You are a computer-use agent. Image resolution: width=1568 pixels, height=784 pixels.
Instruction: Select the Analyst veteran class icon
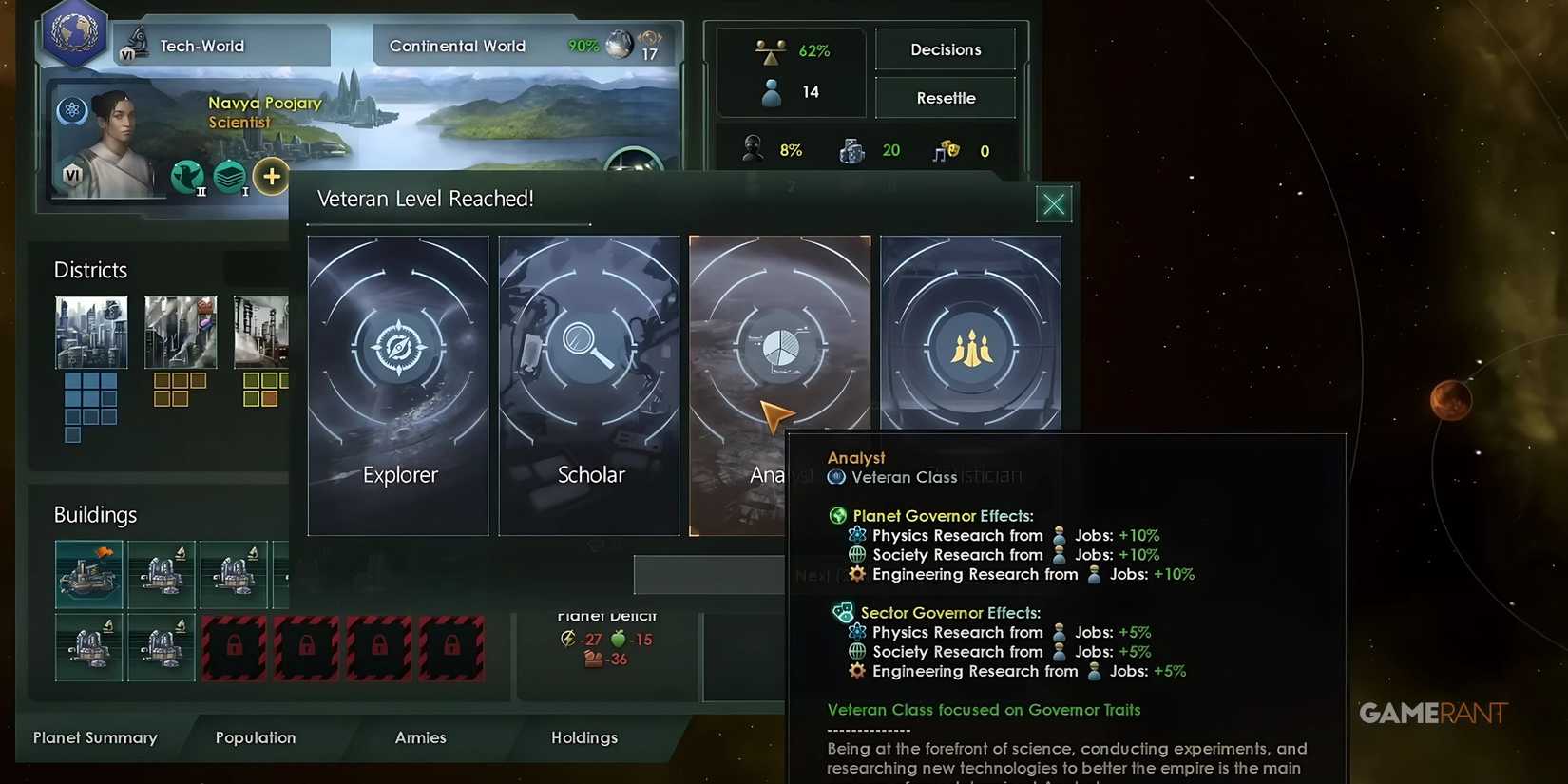coord(779,348)
